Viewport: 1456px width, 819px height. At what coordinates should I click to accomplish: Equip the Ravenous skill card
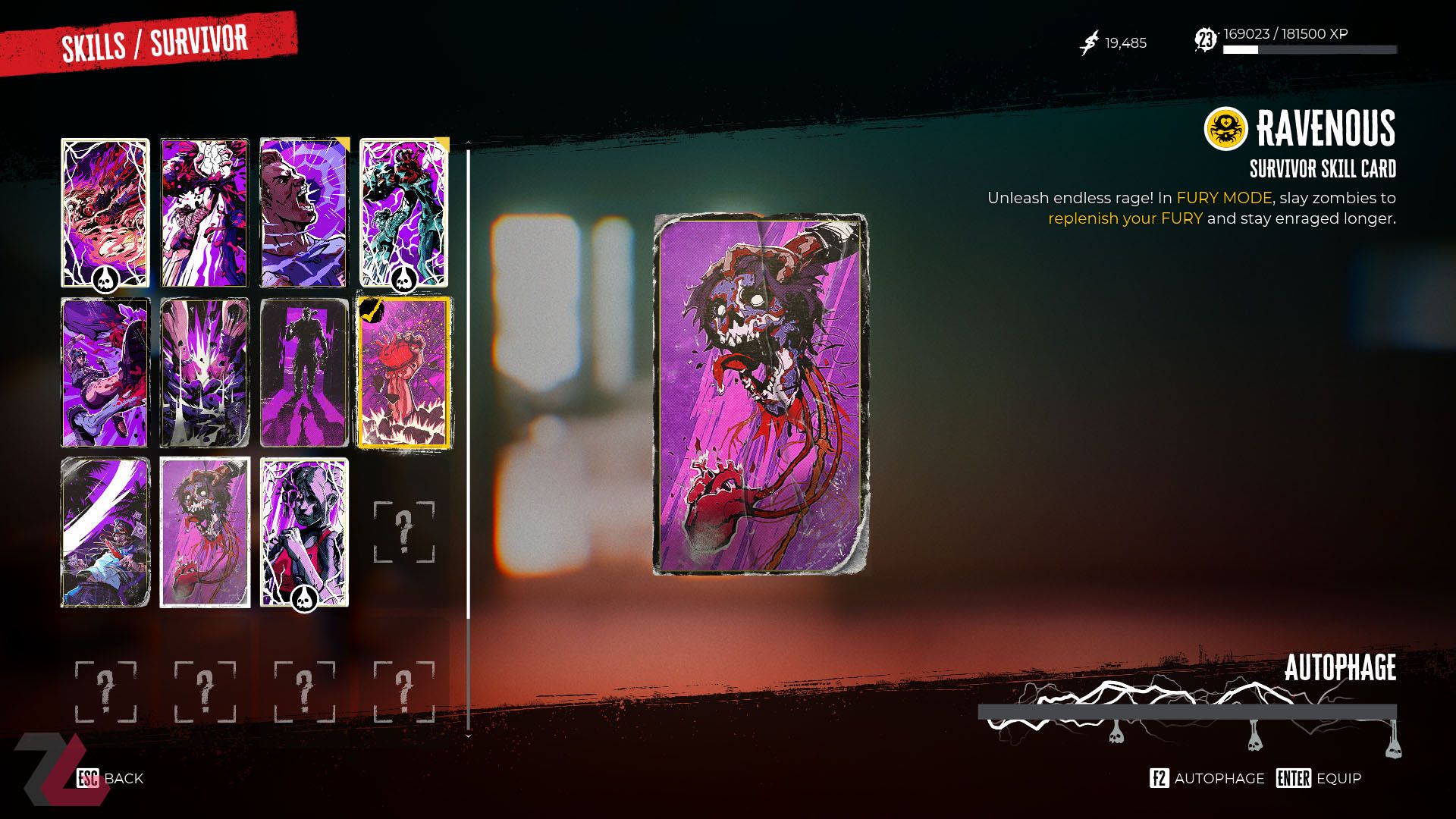coord(1319,778)
